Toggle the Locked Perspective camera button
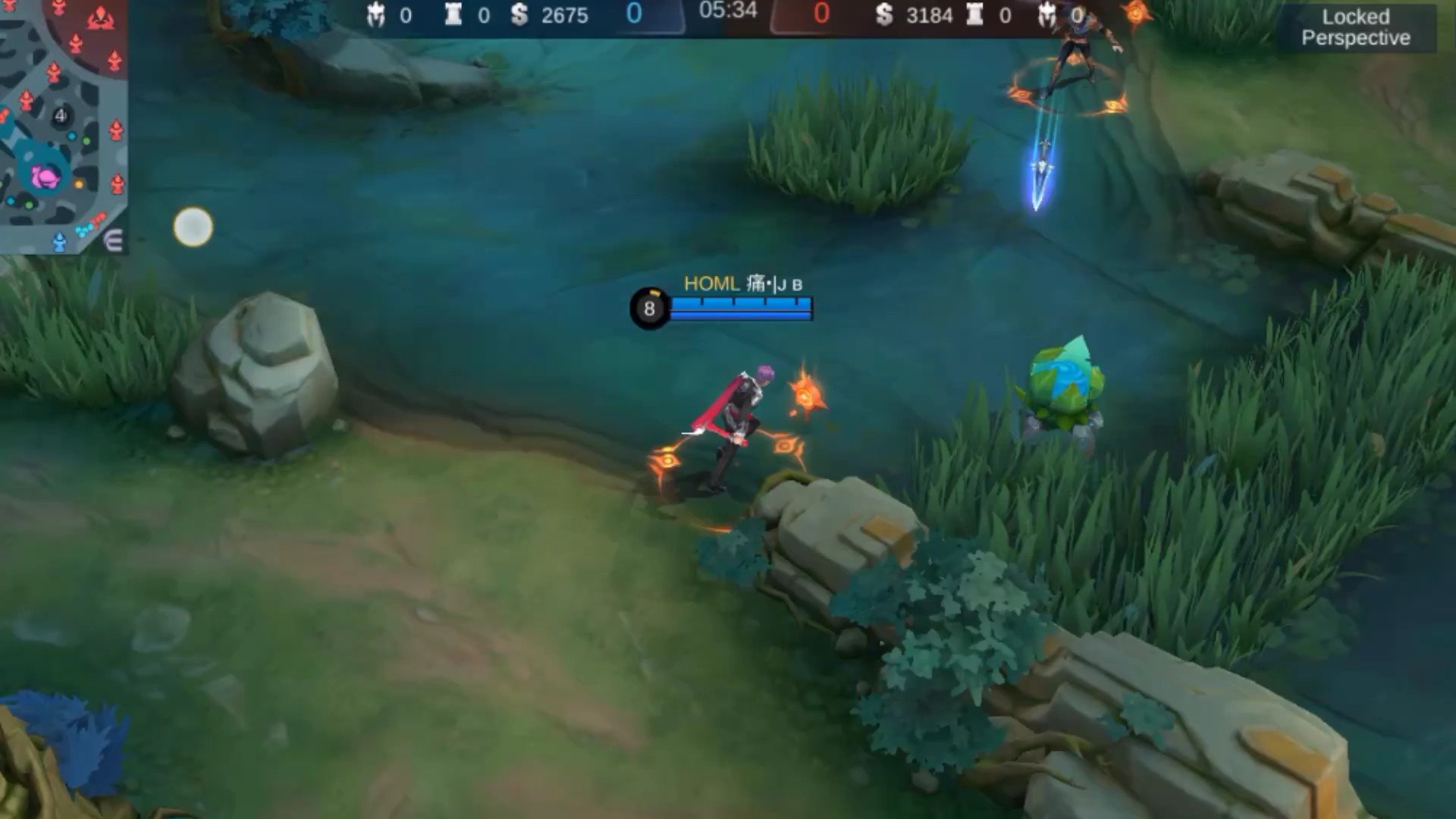Viewport: 1456px width, 819px height. click(x=1355, y=28)
